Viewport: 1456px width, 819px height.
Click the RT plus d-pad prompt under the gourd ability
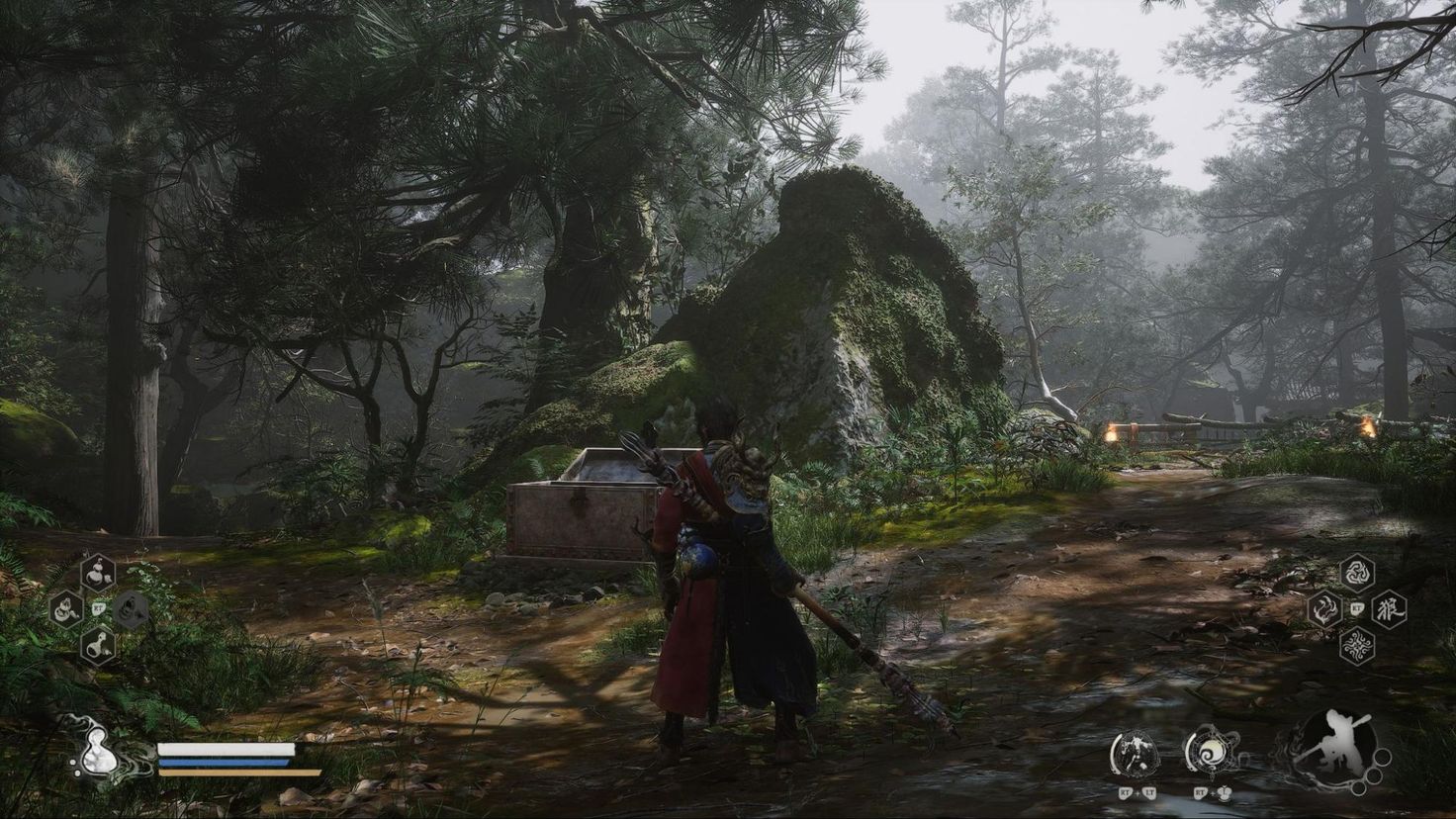click(x=1211, y=792)
